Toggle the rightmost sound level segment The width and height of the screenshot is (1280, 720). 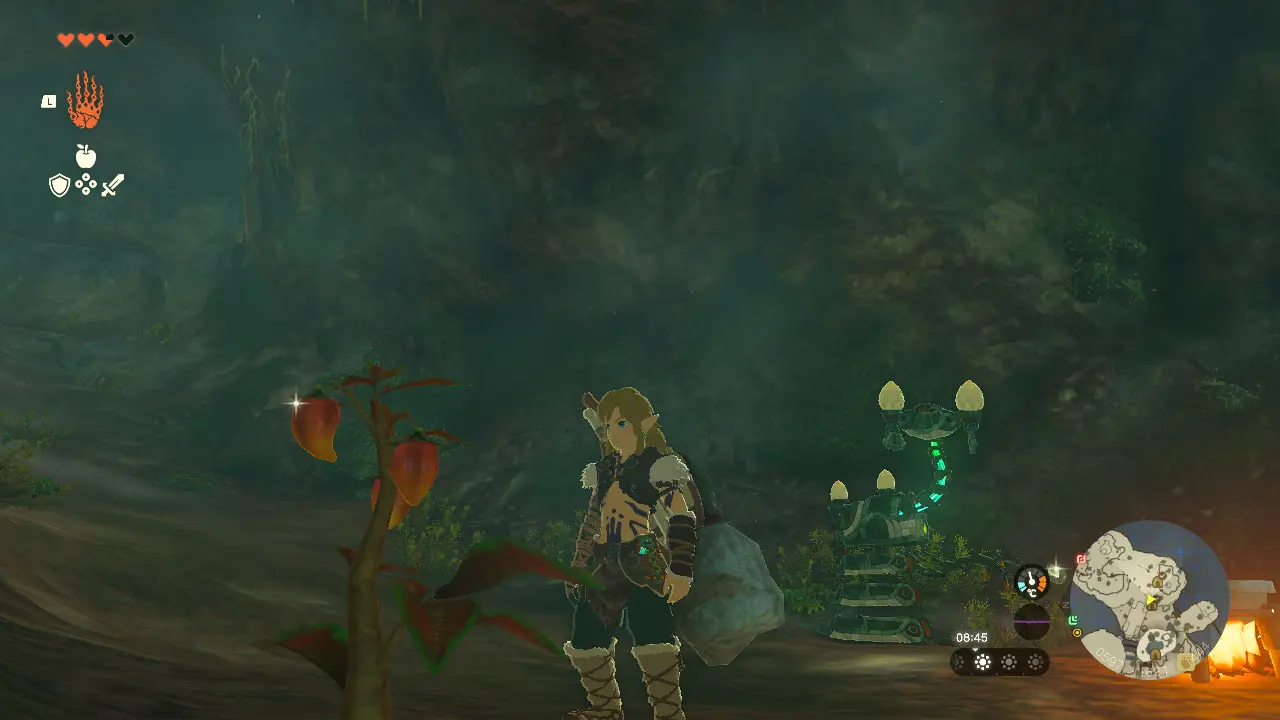point(1035,661)
